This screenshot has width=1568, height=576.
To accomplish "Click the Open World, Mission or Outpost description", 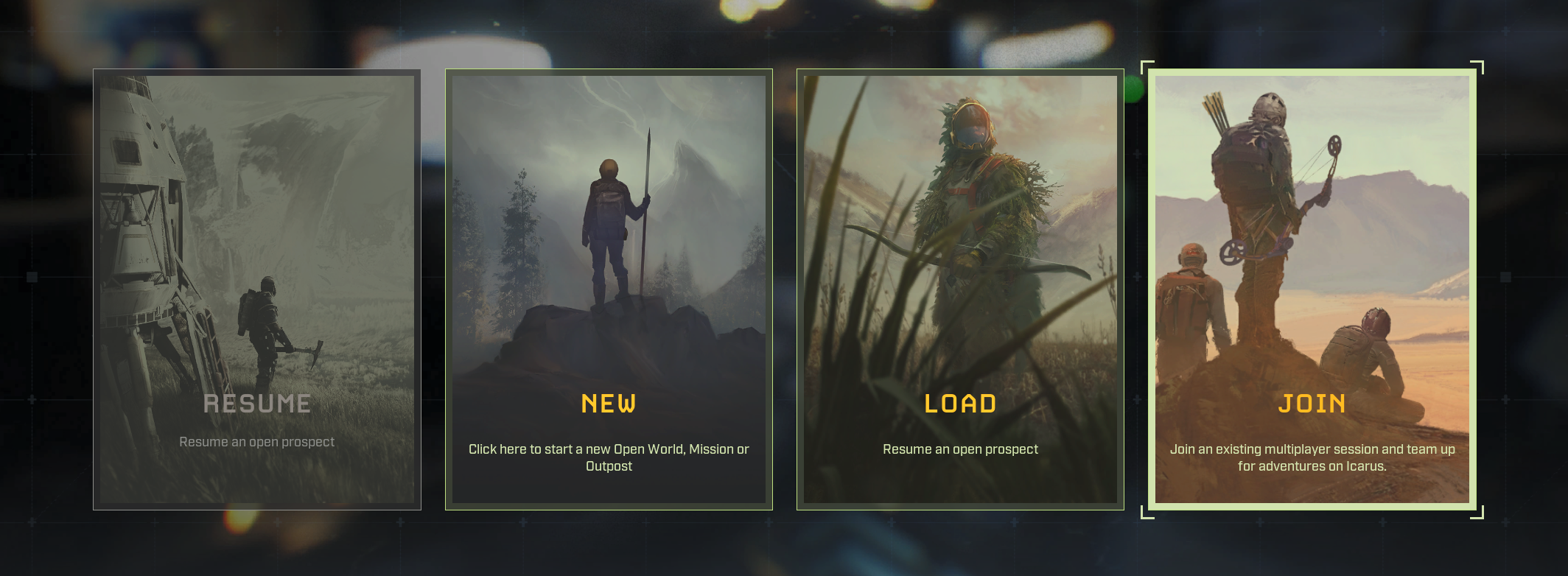I will coord(609,457).
